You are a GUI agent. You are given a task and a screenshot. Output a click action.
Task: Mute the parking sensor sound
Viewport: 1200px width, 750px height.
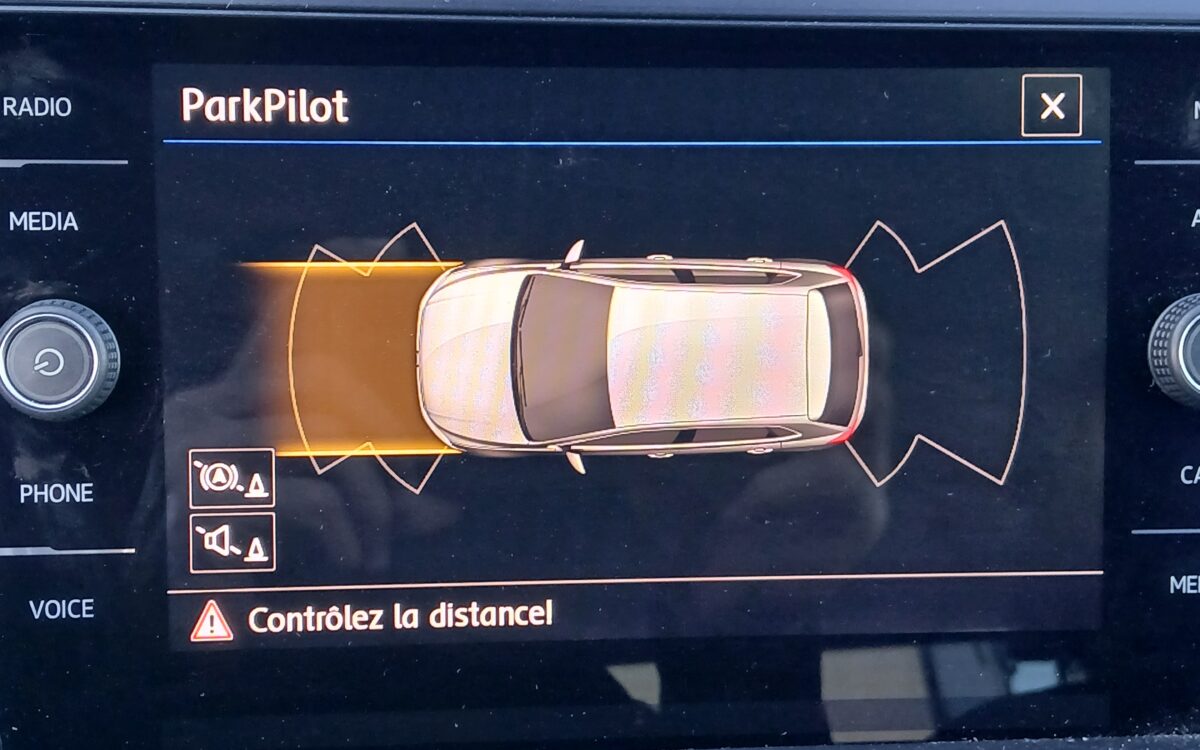(x=231, y=542)
